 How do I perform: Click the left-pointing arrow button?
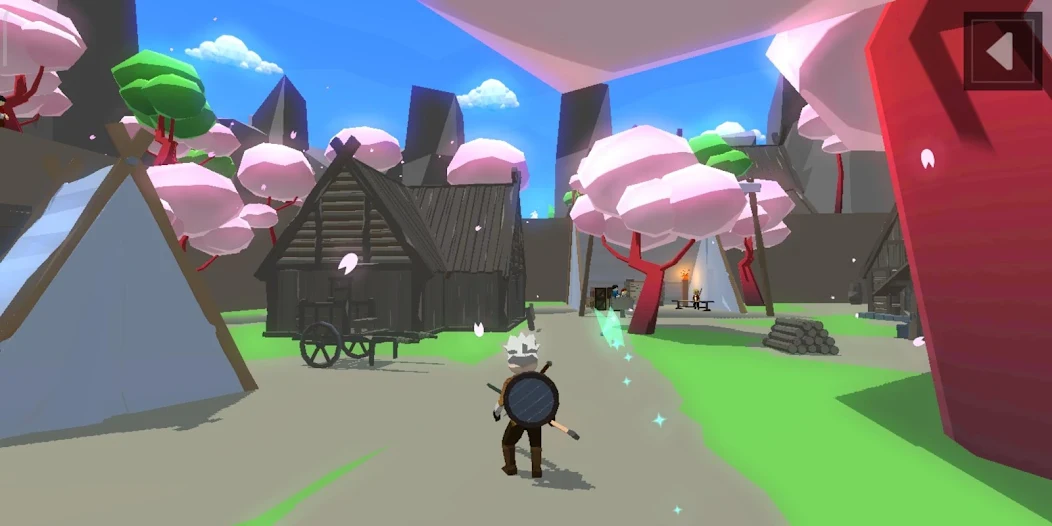1002,51
